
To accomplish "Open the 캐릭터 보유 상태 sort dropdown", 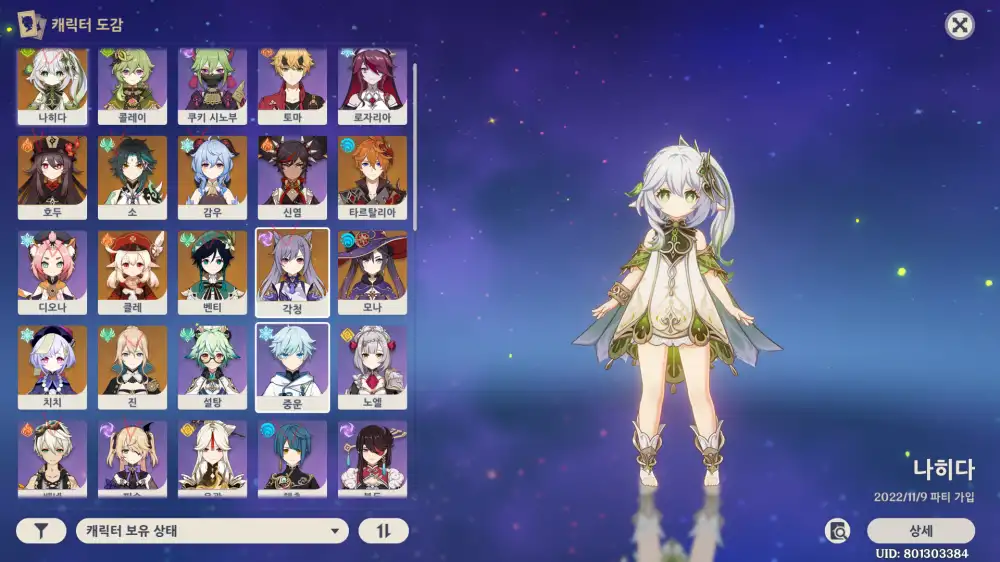I will click(x=212, y=531).
